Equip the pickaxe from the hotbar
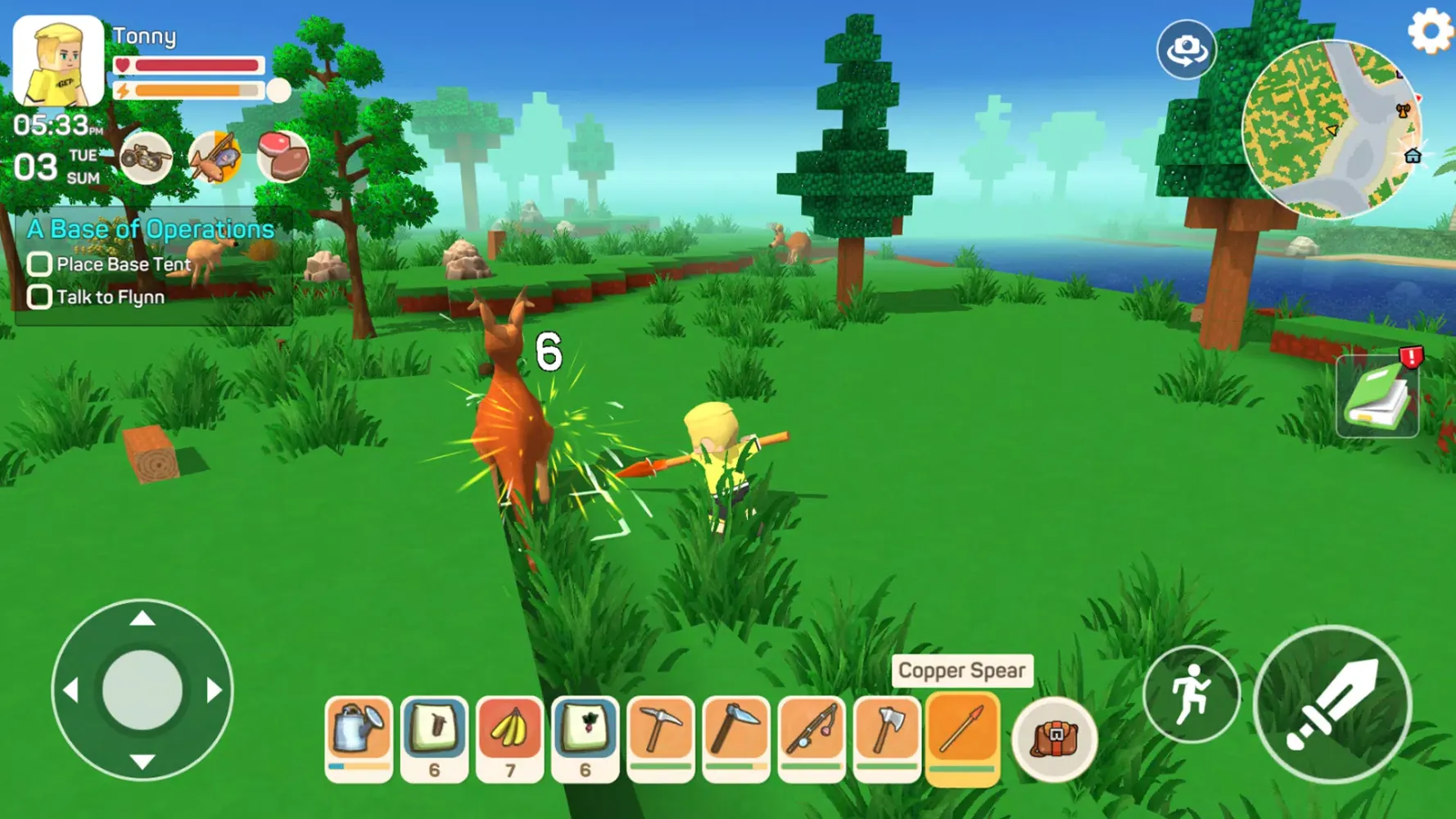1456x819 pixels. (x=662, y=735)
